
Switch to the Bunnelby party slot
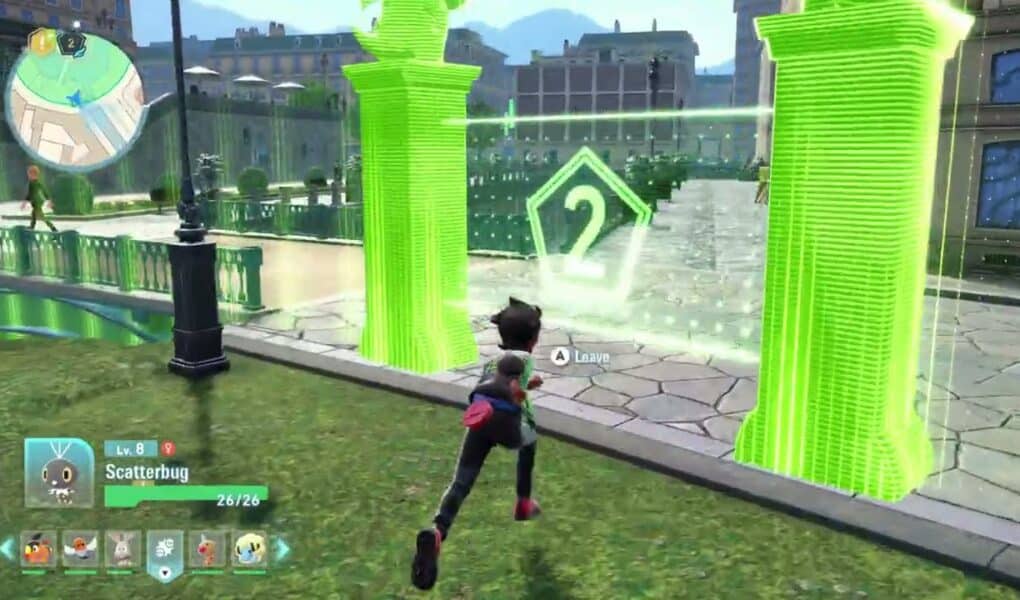click(x=122, y=549)
